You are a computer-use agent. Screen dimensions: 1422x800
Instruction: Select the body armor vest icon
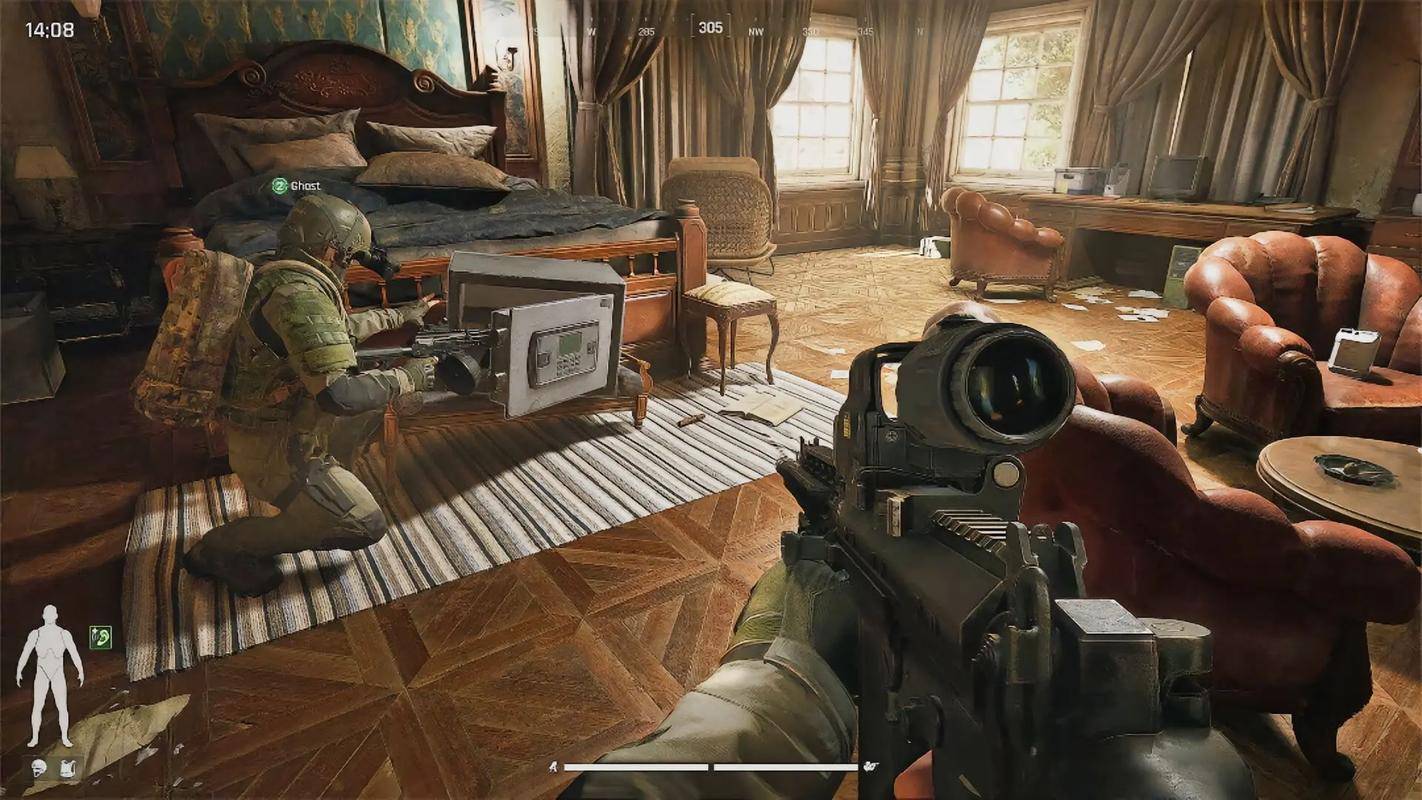(x=66, y=768)
